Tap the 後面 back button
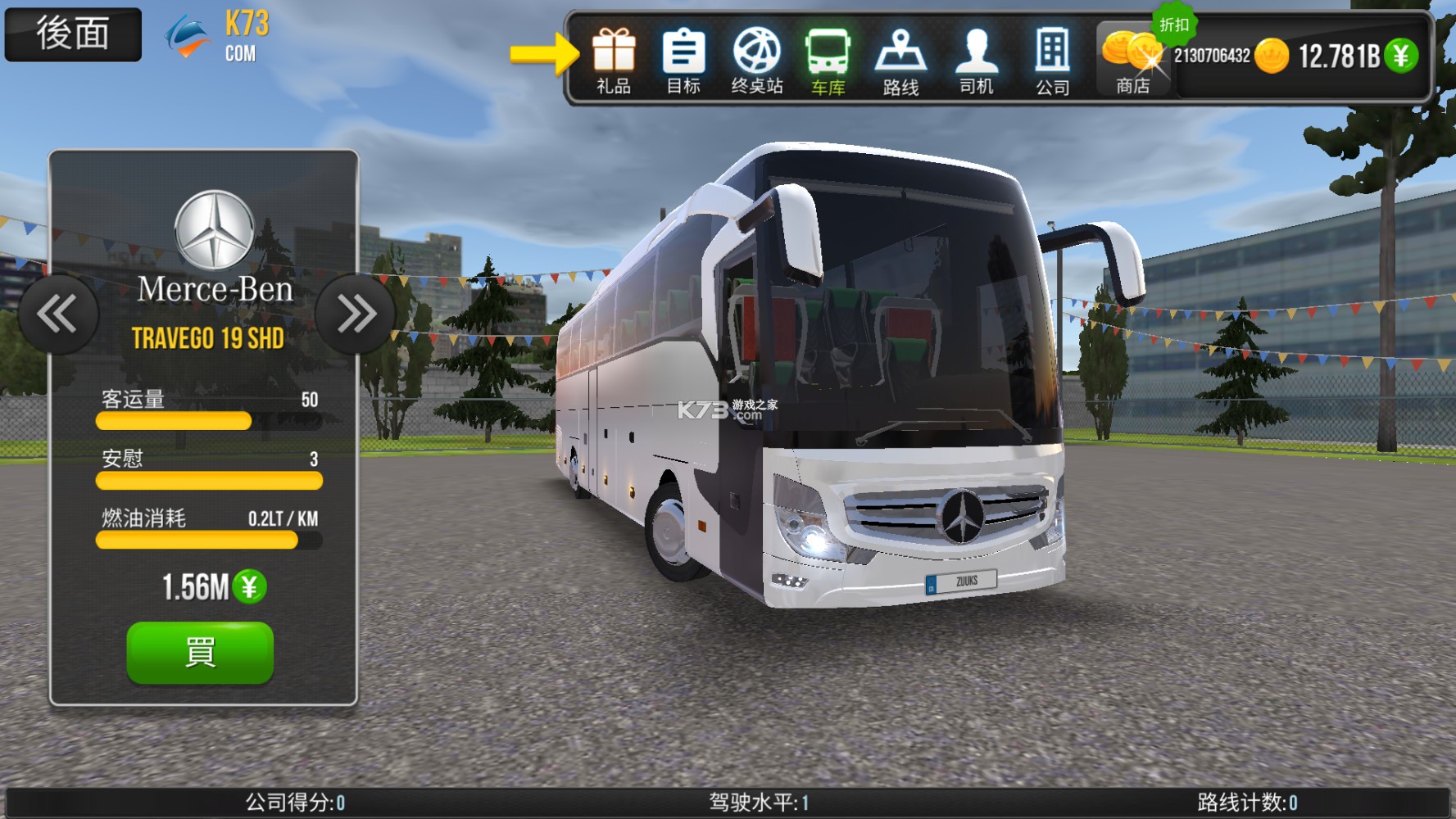Screen dimensions: 1456x819 72,33
